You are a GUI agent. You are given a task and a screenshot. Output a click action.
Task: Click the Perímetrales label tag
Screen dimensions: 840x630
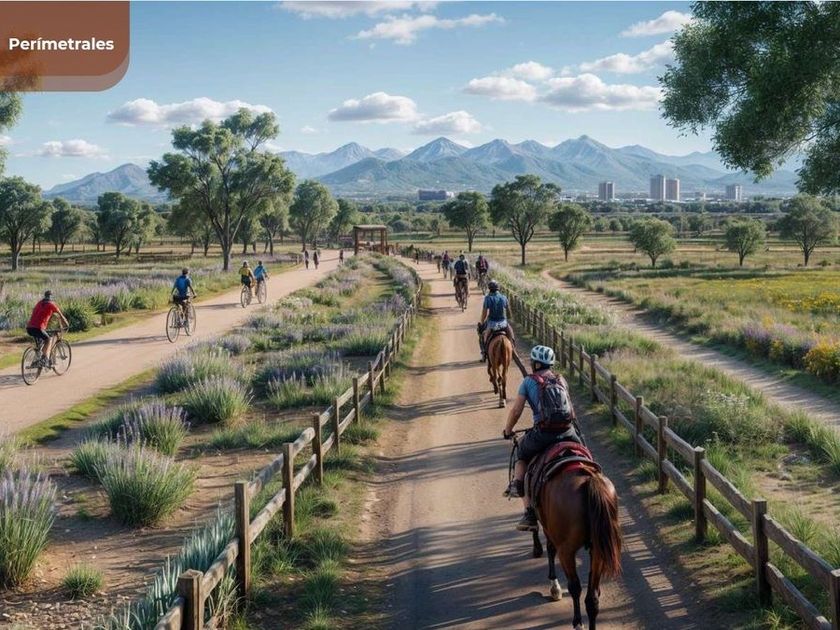pyautogui.click(x=62, y=44)
